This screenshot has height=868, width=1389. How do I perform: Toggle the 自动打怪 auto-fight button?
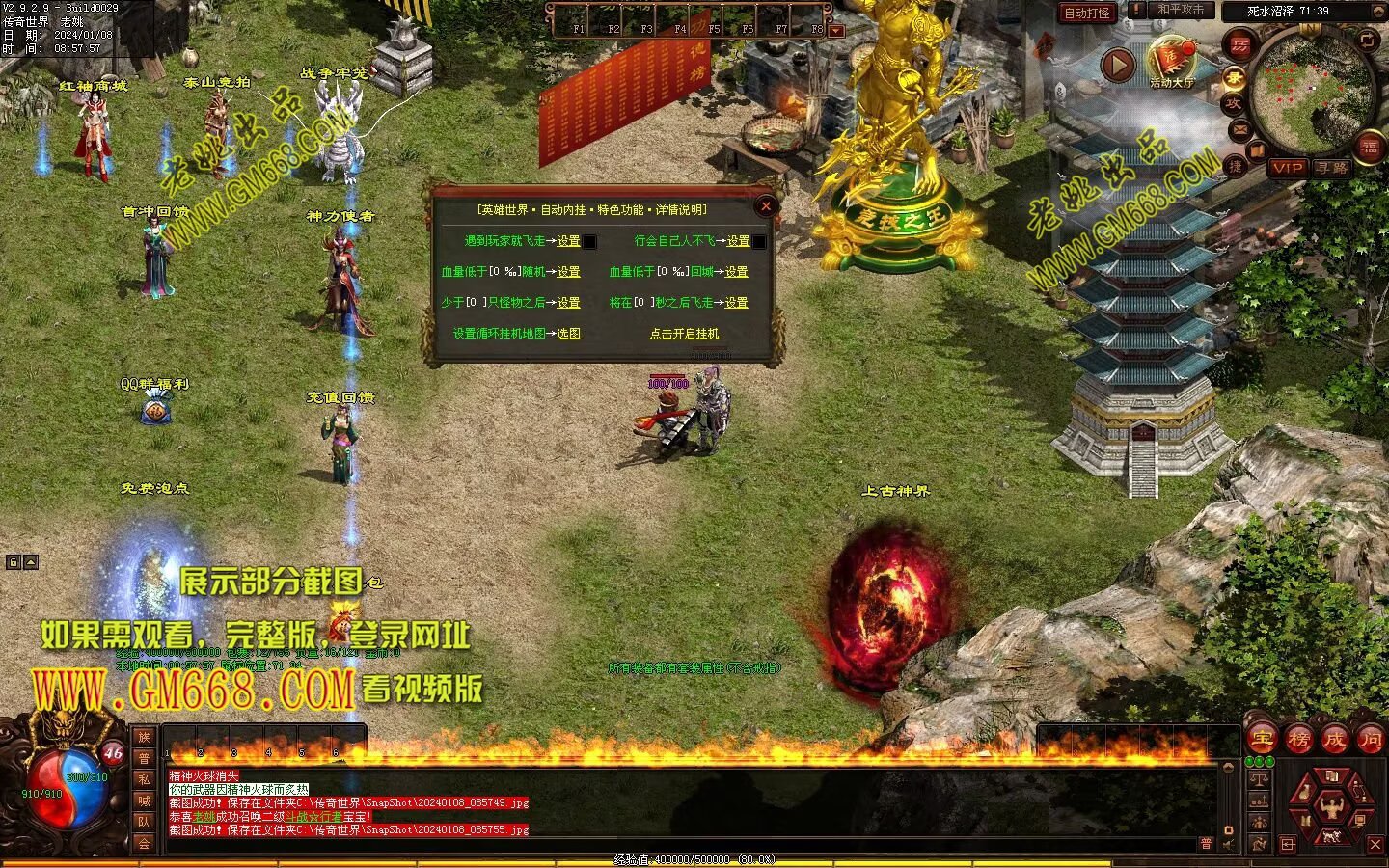1086,13
